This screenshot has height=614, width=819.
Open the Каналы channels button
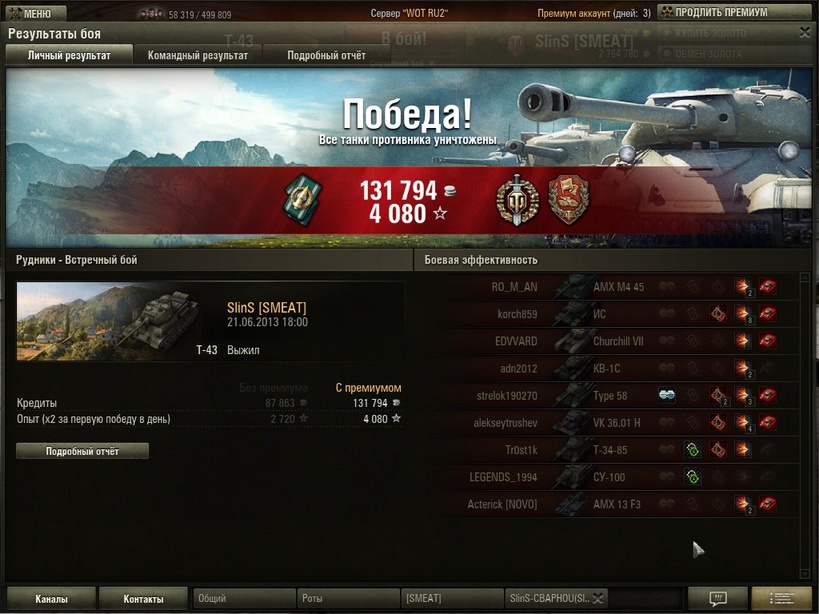[x=51, y=599]
